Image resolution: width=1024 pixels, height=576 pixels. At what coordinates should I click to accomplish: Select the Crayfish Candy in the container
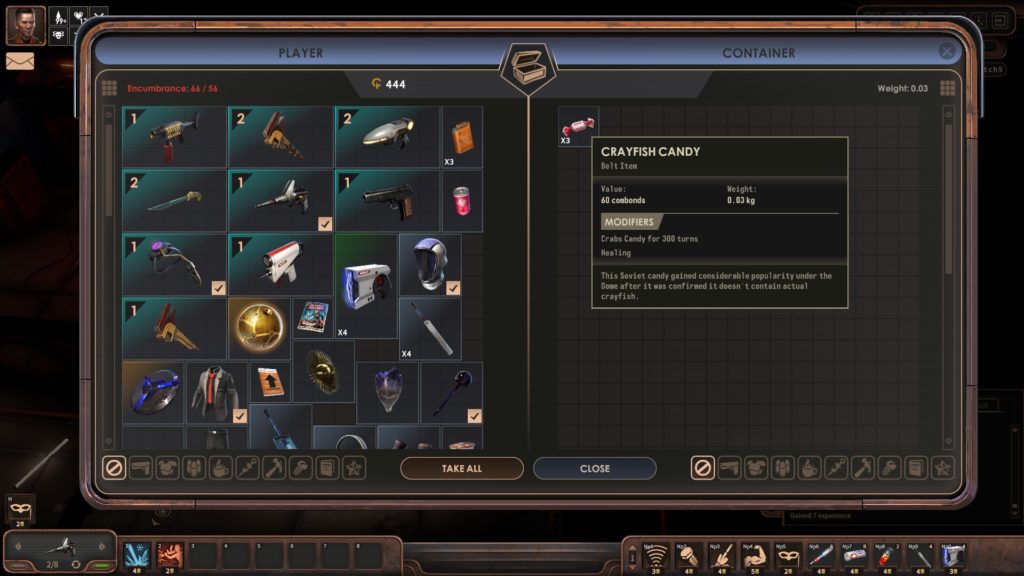pos(578,126)
